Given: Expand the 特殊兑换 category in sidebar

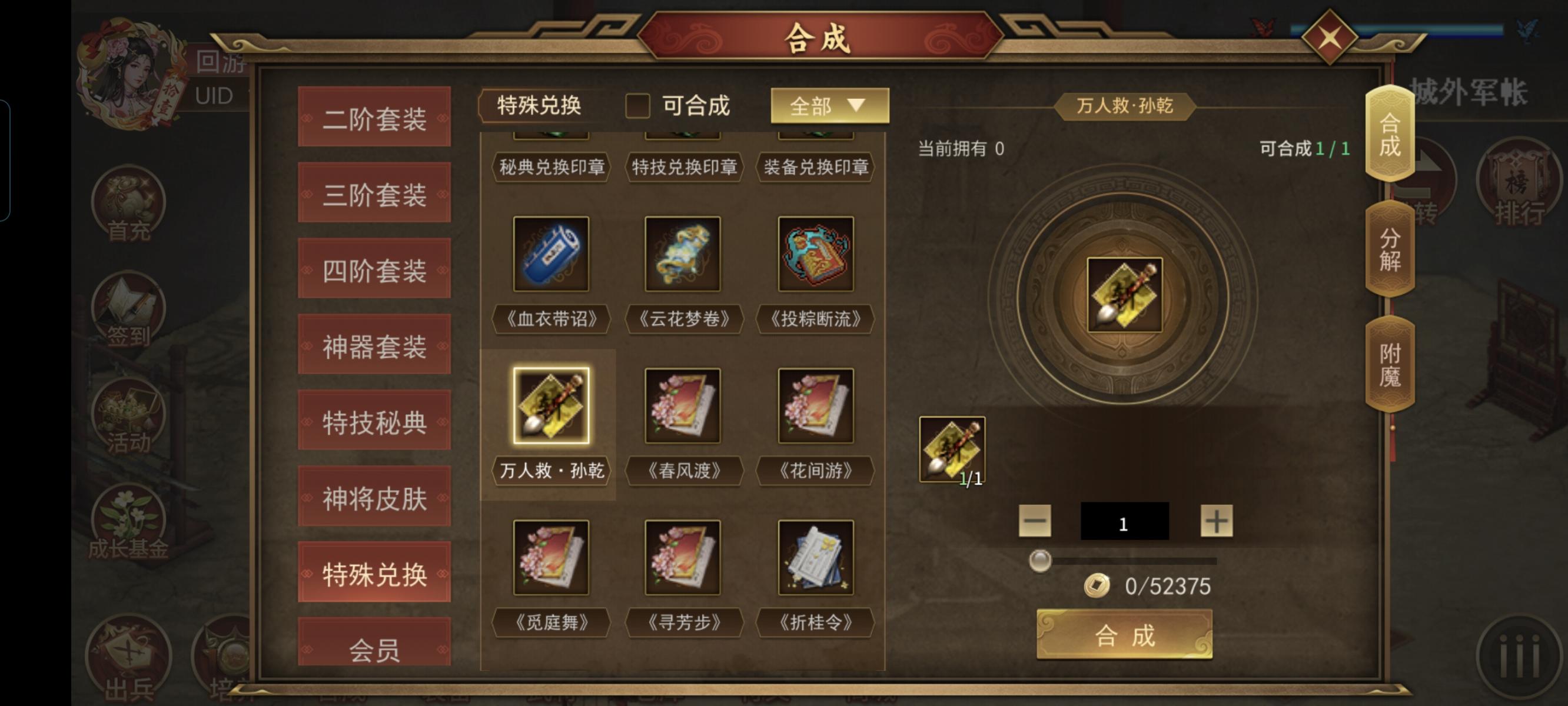Looking at the screenshot, I should pos(374,572).
